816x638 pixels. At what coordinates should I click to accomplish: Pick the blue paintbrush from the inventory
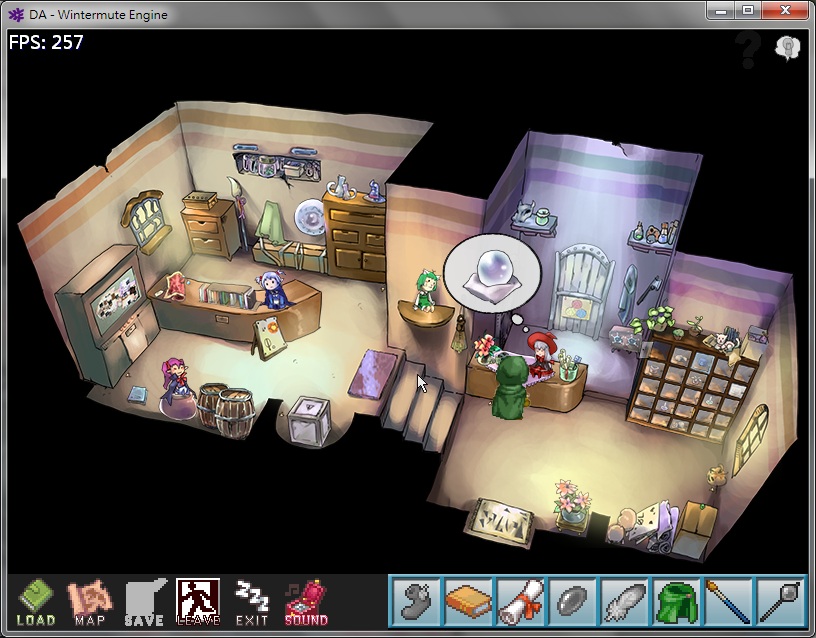coord(727,601)
